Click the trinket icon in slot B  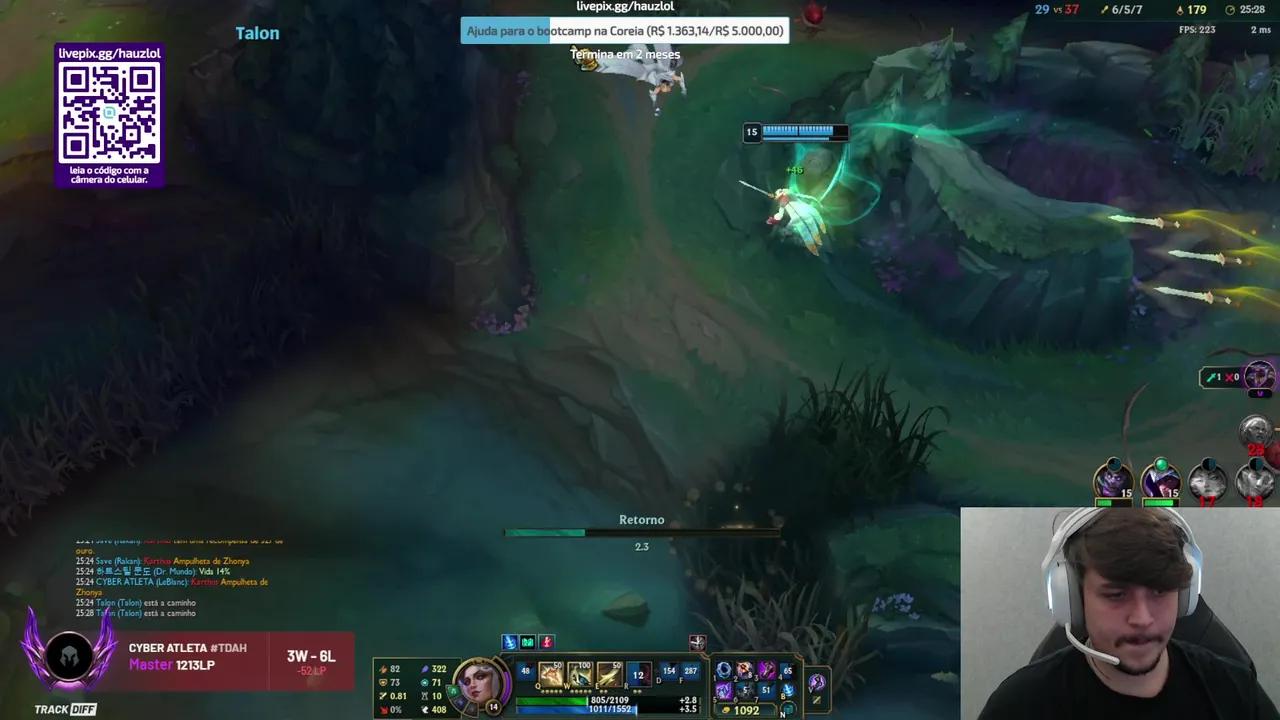point(787,692)
